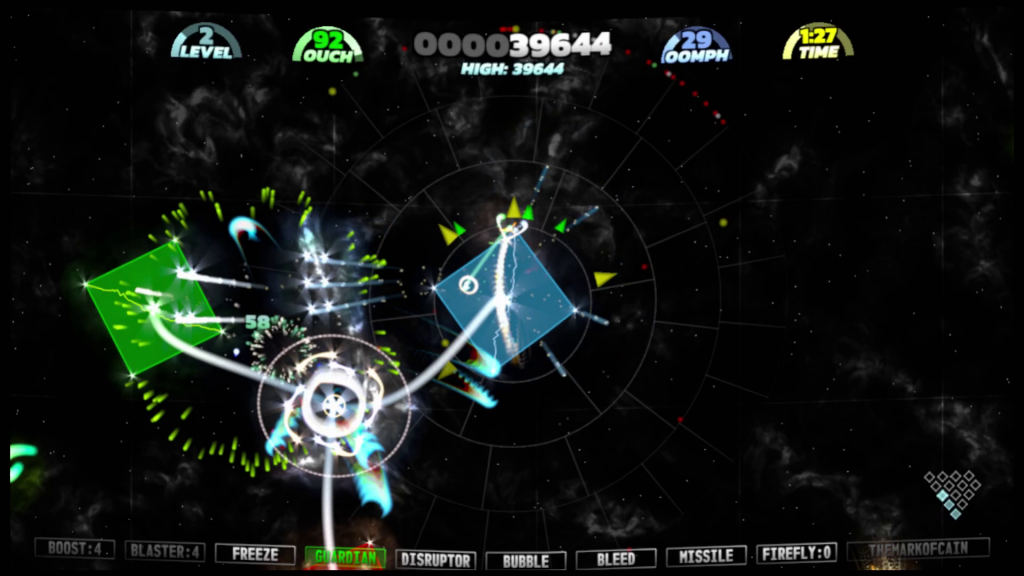
Task: Click the TheMarkOfCain player name tag
Action: (x=918, y=549)
